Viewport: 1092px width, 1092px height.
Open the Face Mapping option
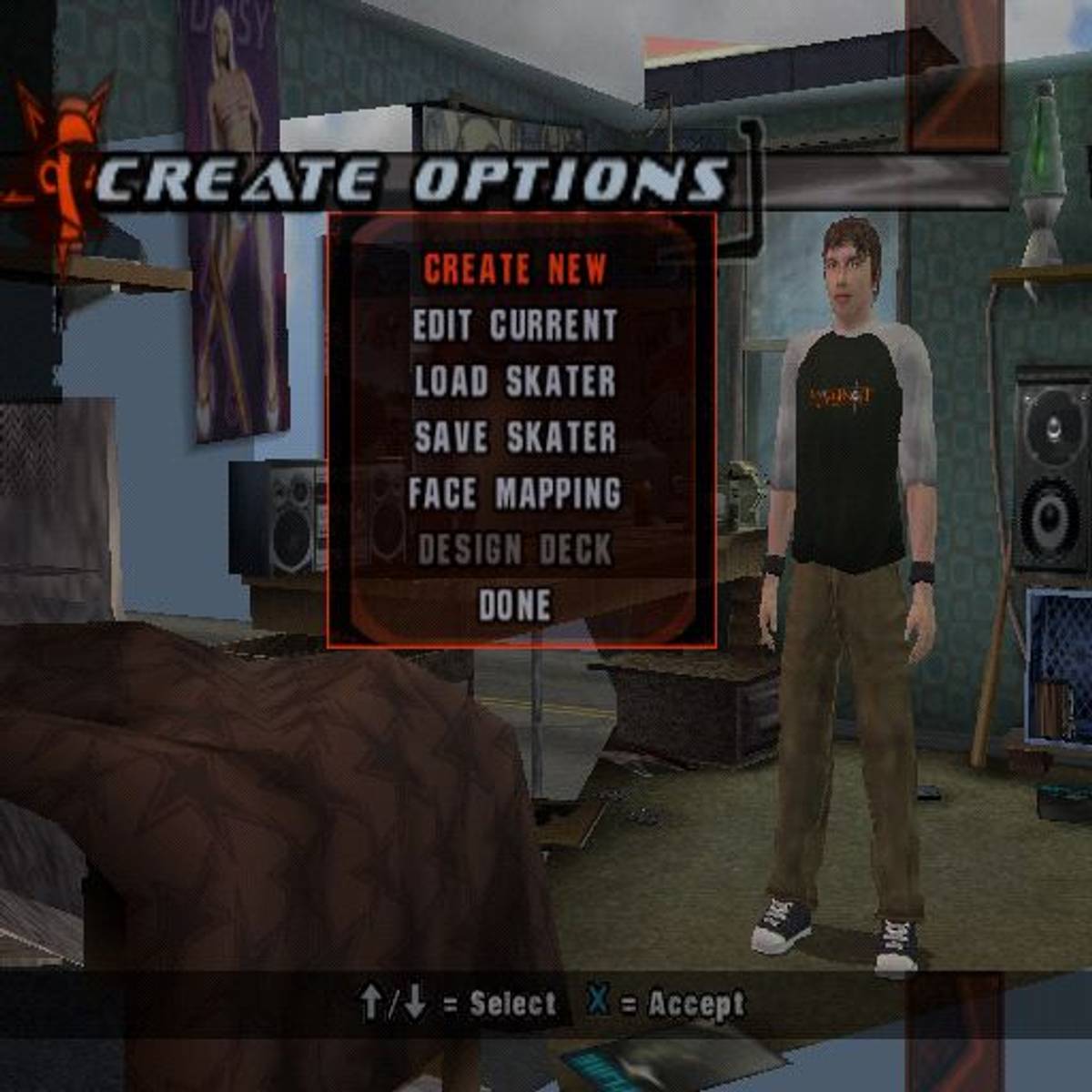(515, 494)
